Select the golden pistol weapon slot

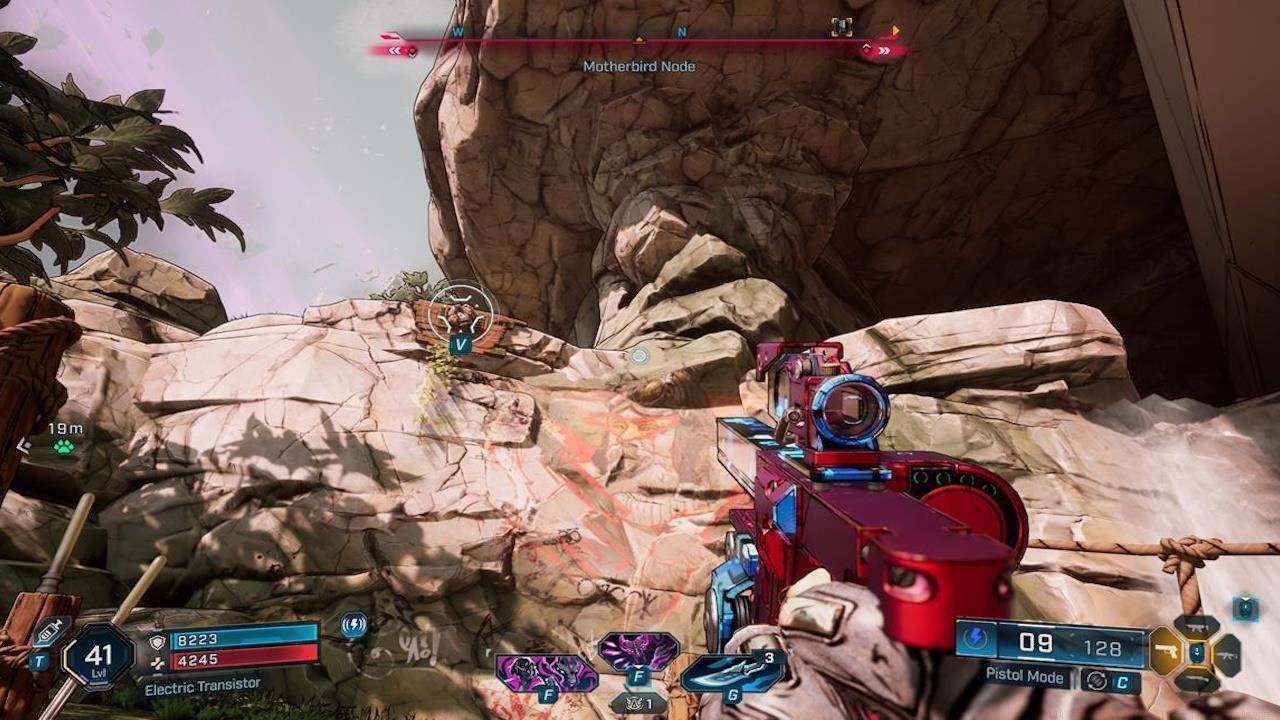point(1165,653)
